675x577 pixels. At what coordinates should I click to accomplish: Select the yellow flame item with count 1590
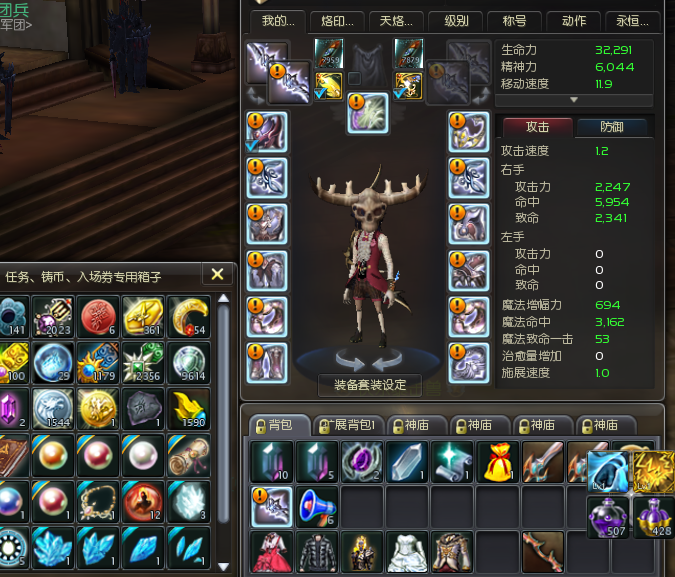pyautogui.click(x=188, y=409)
